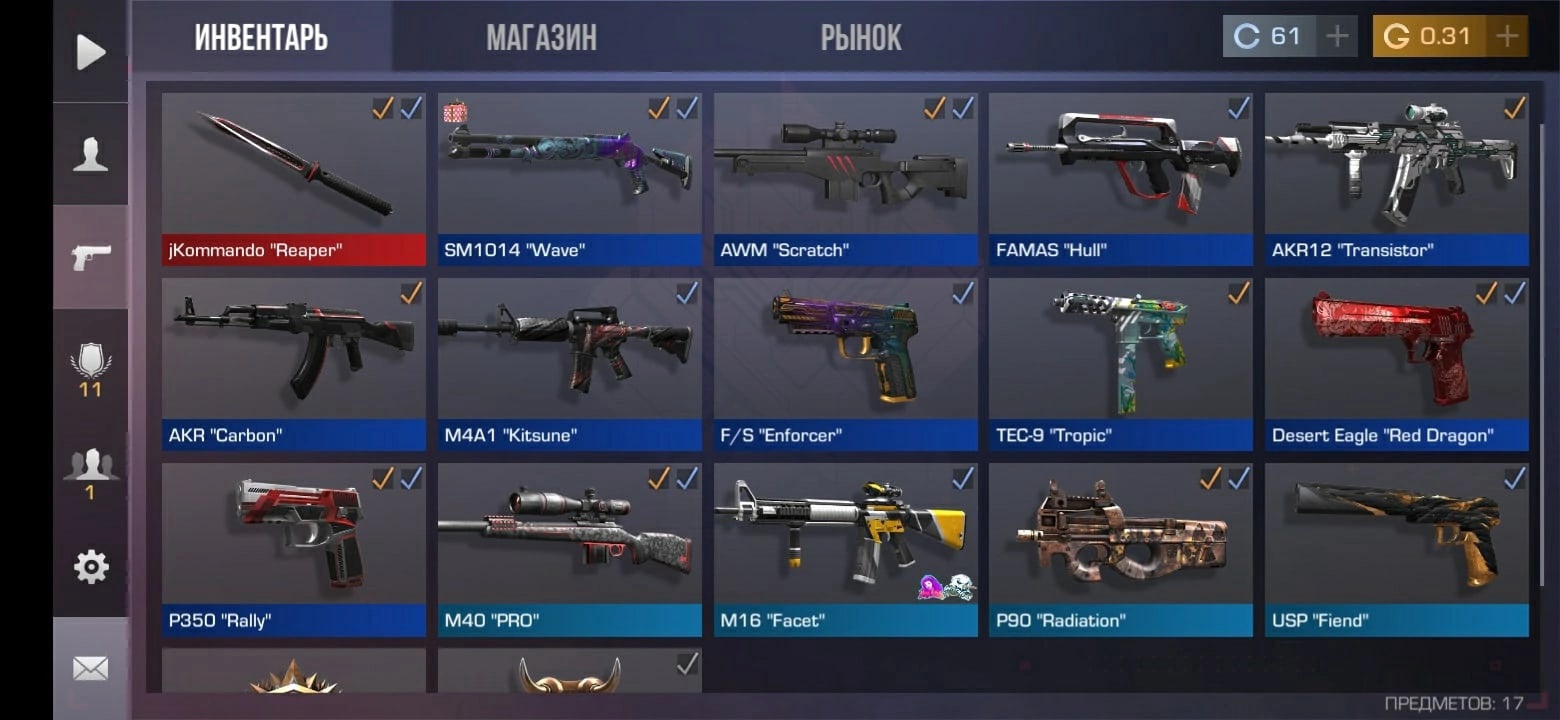Add gold with the plus button

pos(1506,37)
